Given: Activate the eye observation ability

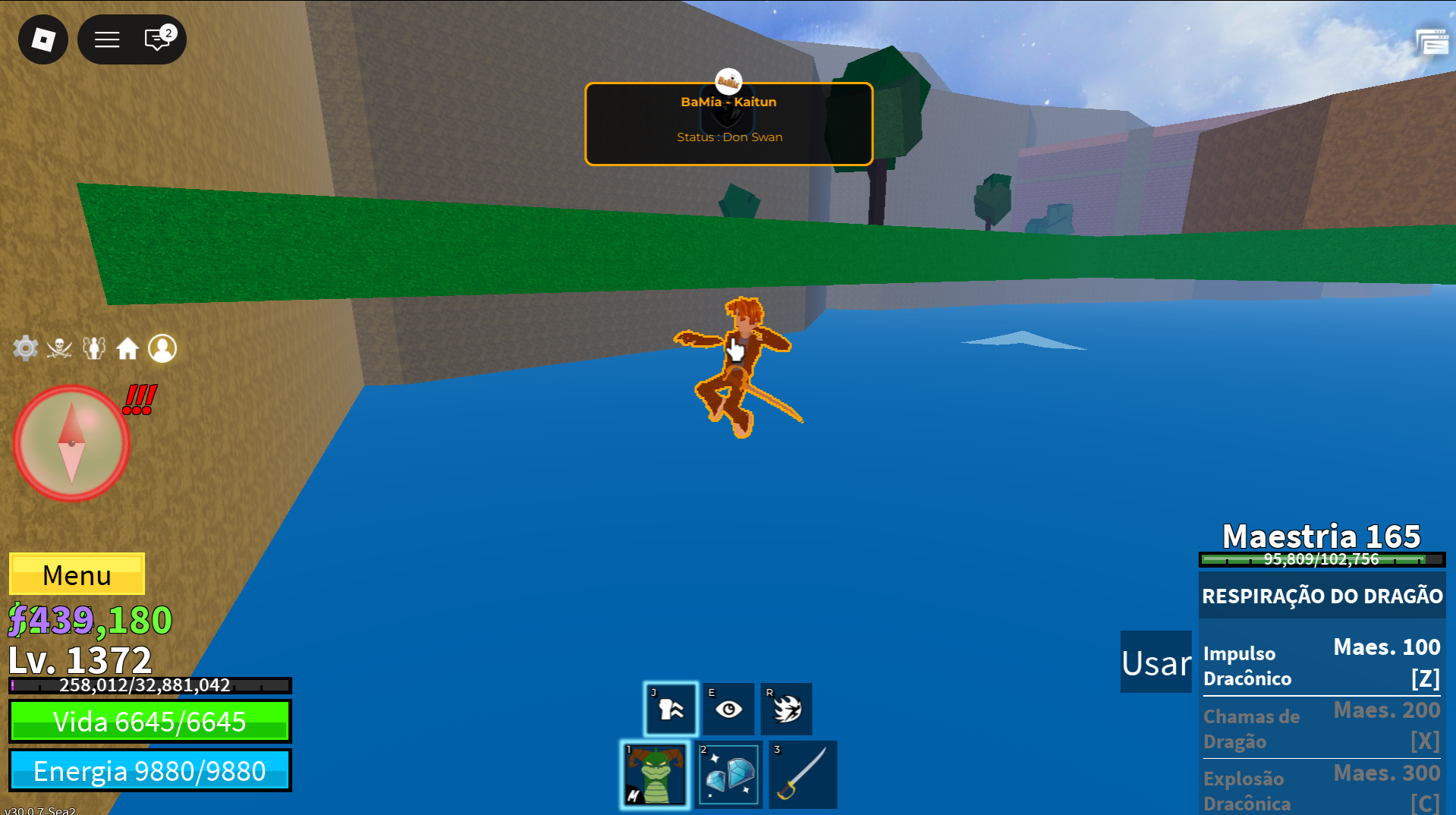Looking at the screenshot, I should (728, 709).
